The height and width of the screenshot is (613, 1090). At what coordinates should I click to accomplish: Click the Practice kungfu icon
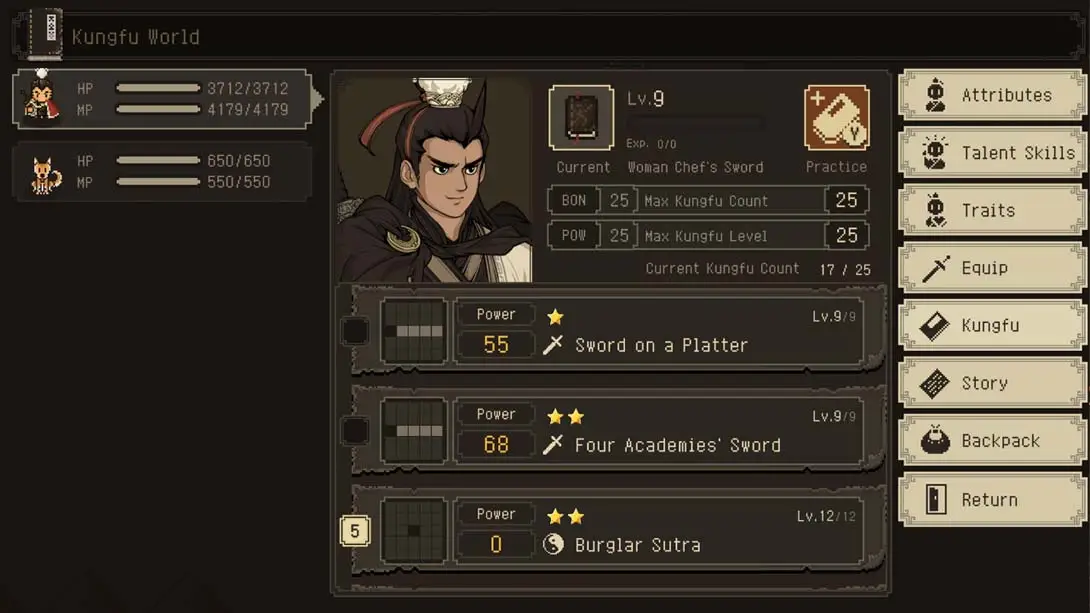(836, 119)
